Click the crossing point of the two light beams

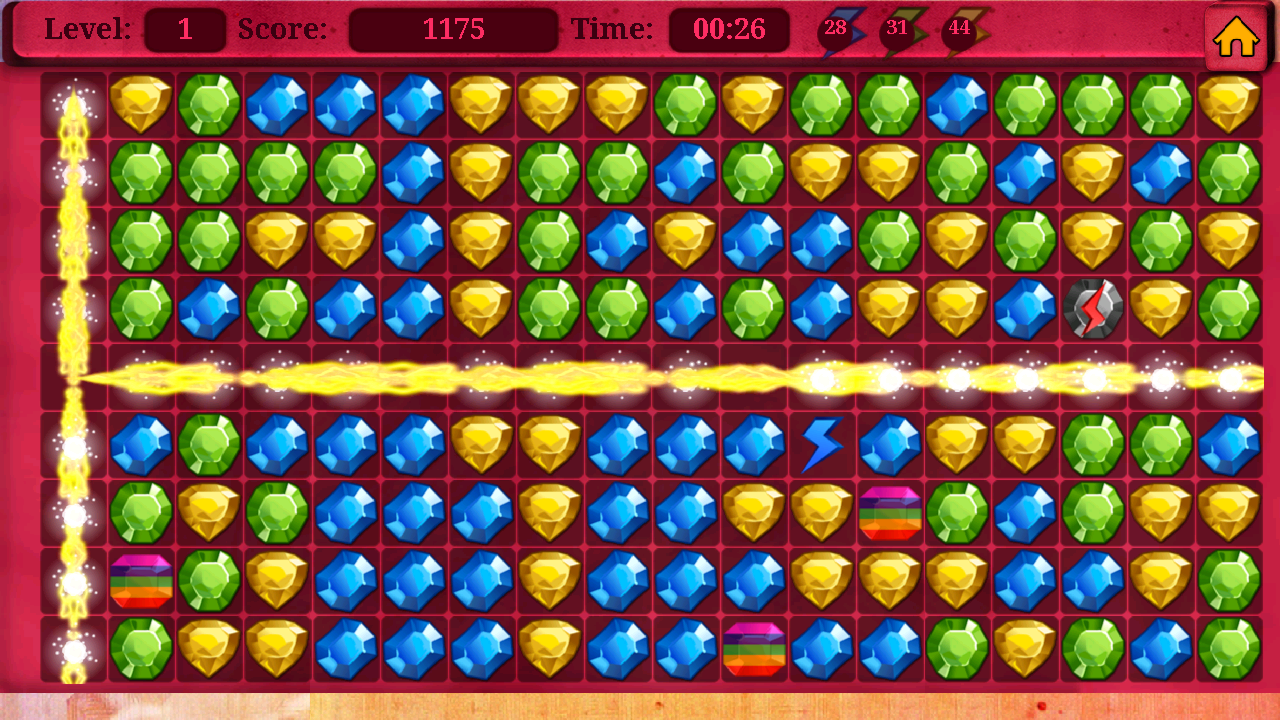click(73, 376)
